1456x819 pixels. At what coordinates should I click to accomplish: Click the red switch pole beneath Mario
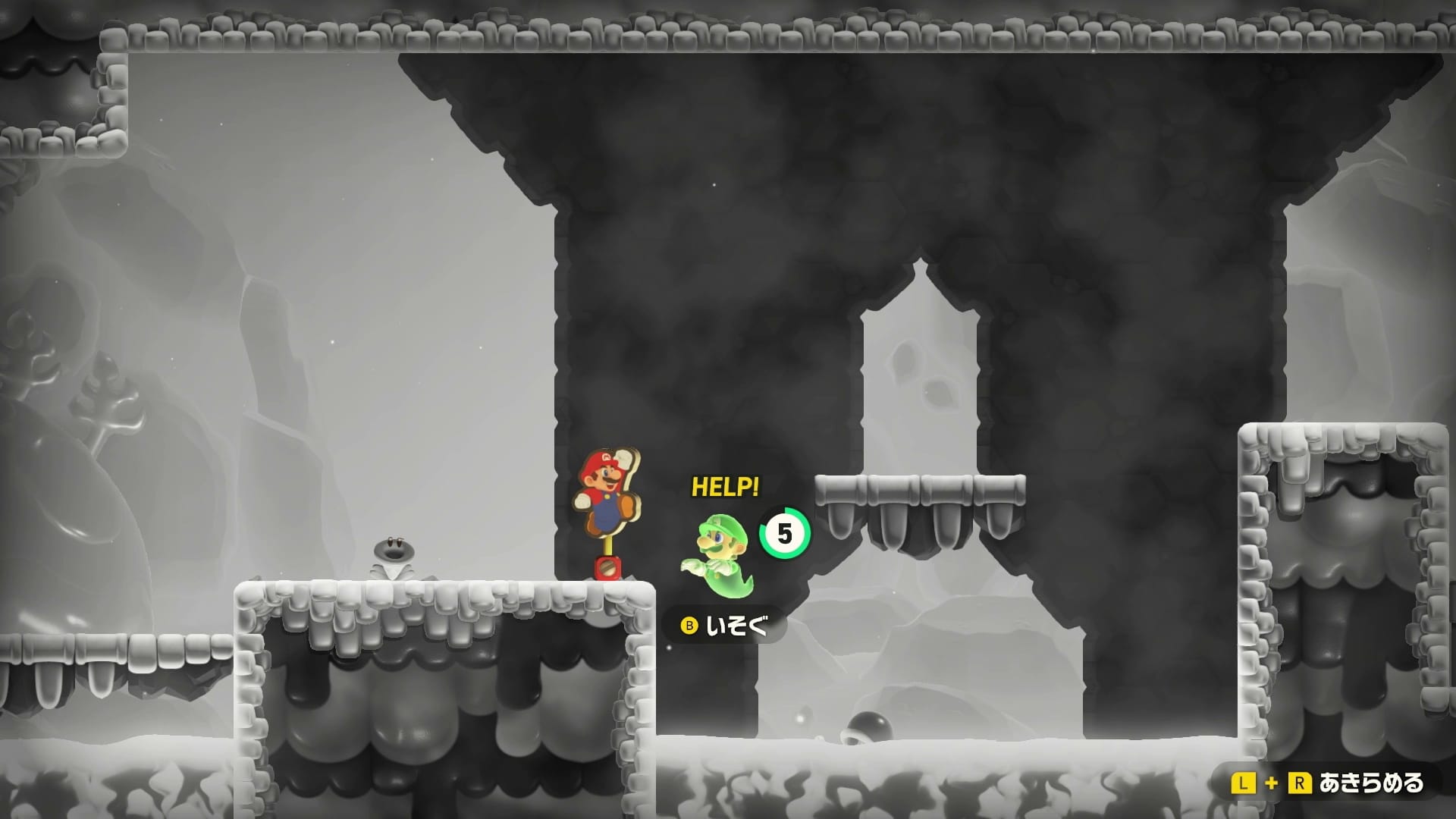pyautogui.click(x=607, y=565)
